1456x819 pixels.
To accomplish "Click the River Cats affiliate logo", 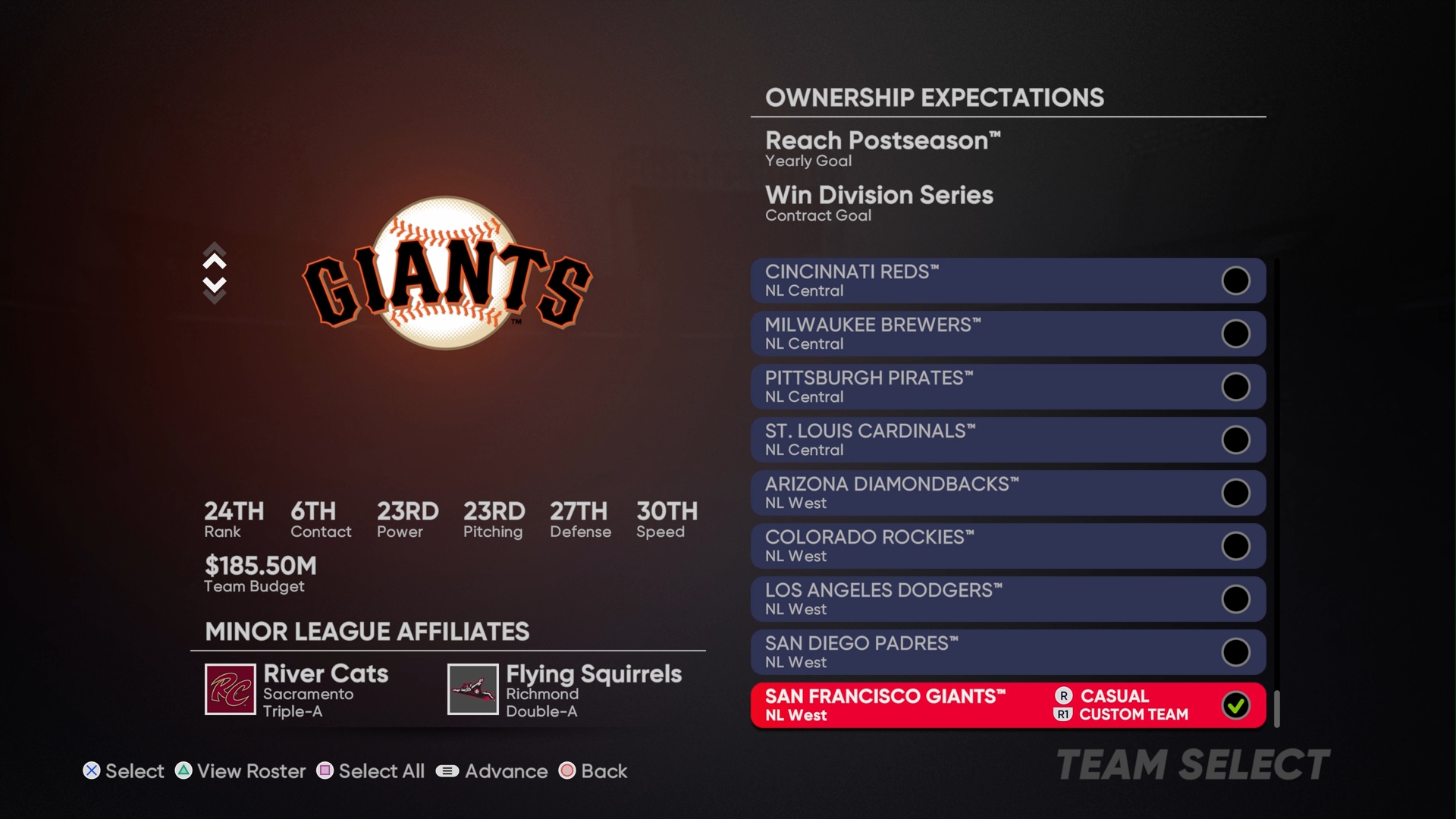I will pyautogui.click(x=231, y=691).
